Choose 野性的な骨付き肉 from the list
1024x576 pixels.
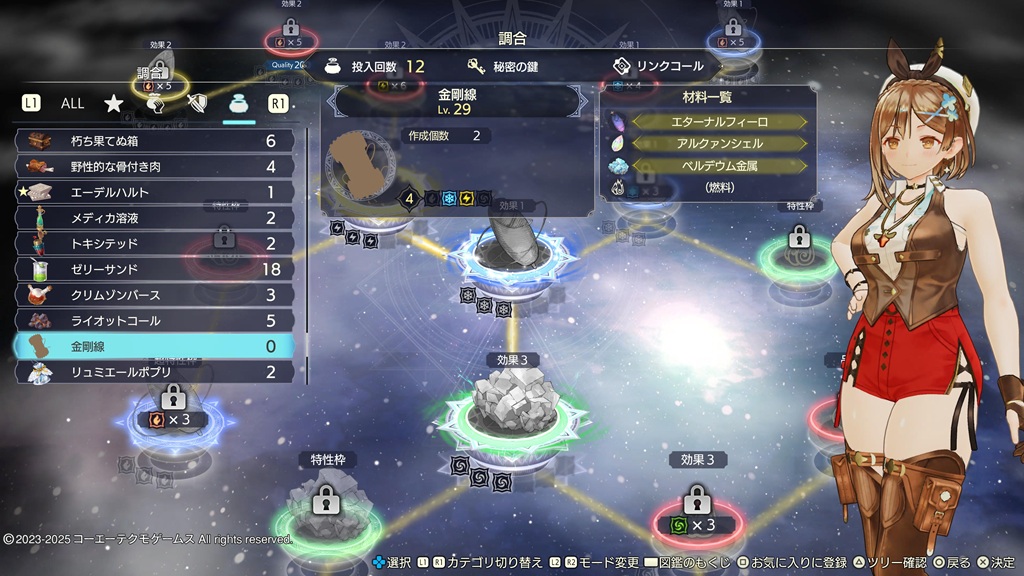[x=154, y=166]
